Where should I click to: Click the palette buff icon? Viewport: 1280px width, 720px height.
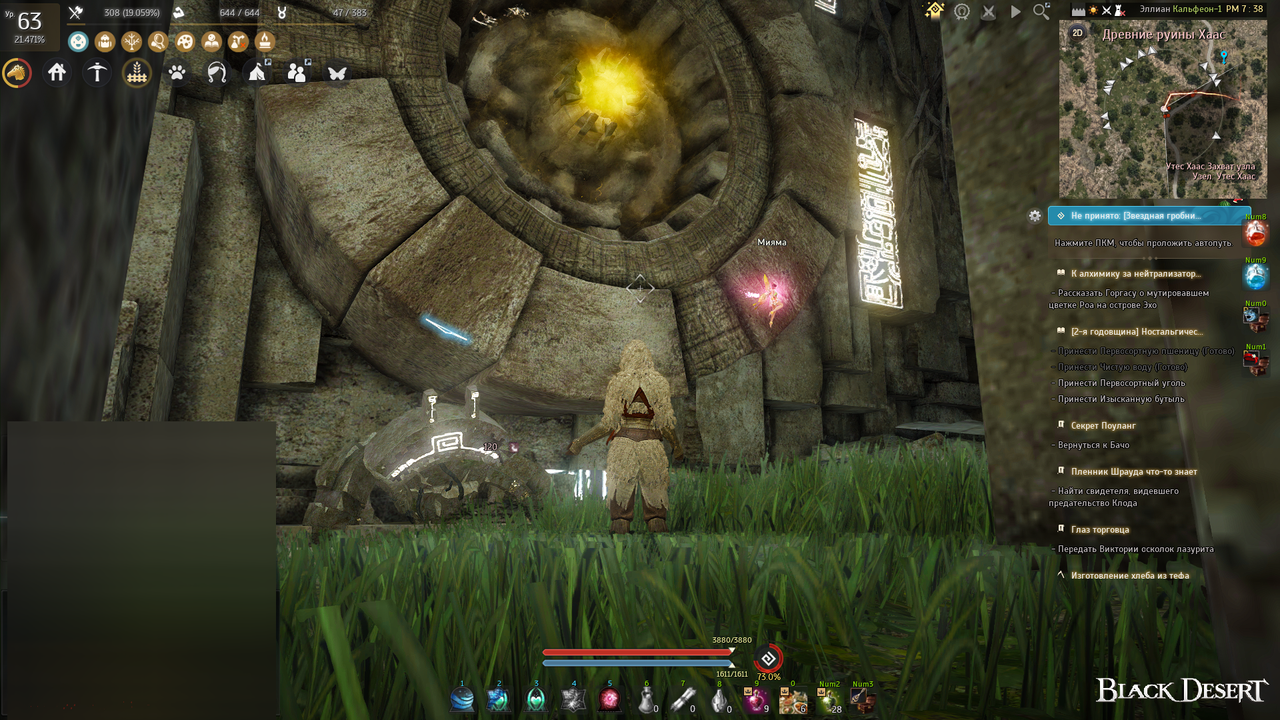(x=185, y=42)
